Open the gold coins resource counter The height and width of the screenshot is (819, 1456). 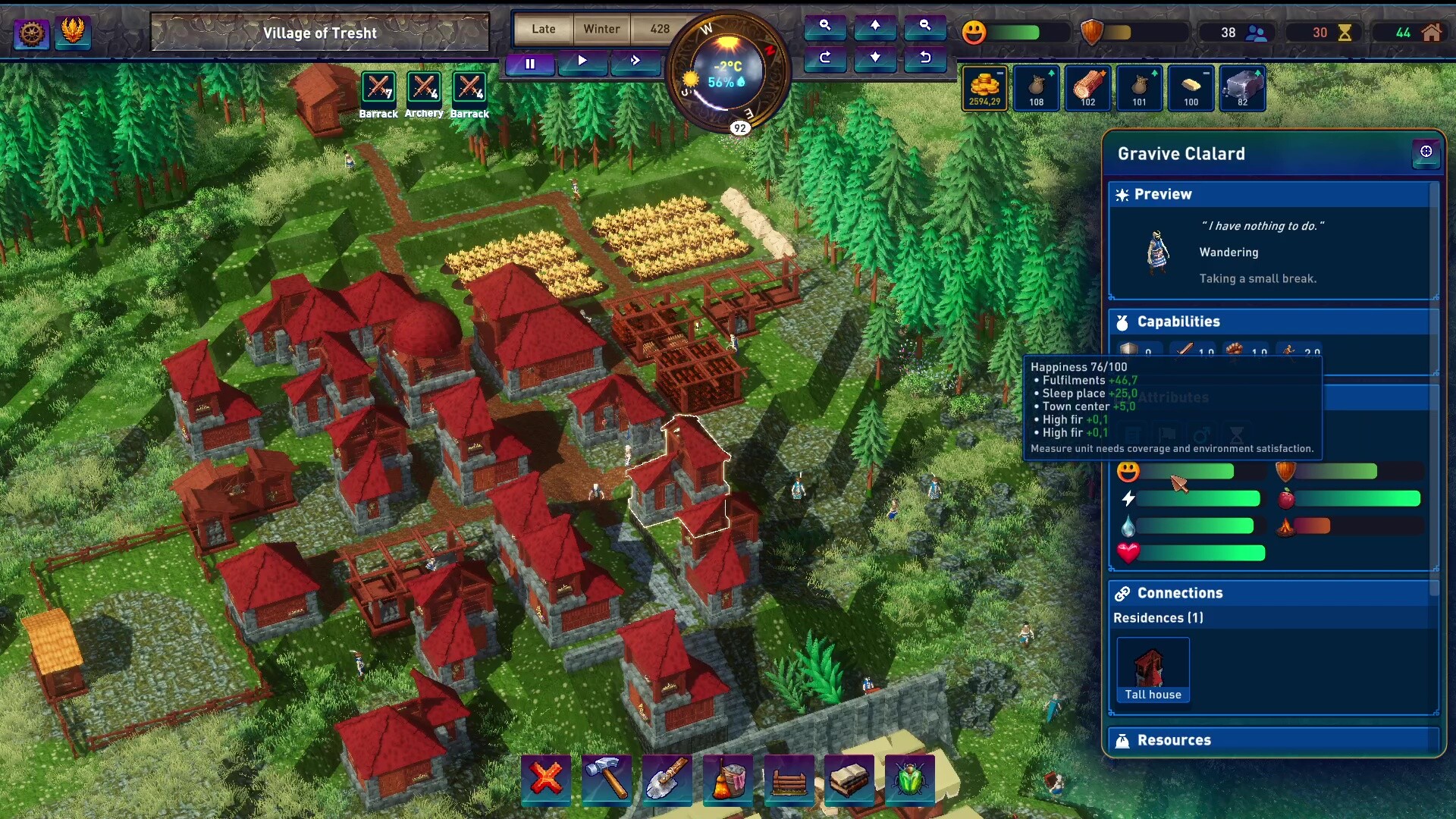tap(984, 89)
